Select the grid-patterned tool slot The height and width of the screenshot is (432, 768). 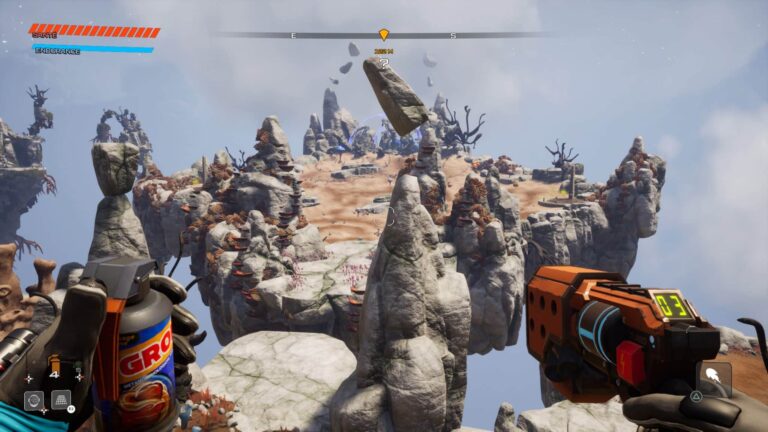pos(60,400)
